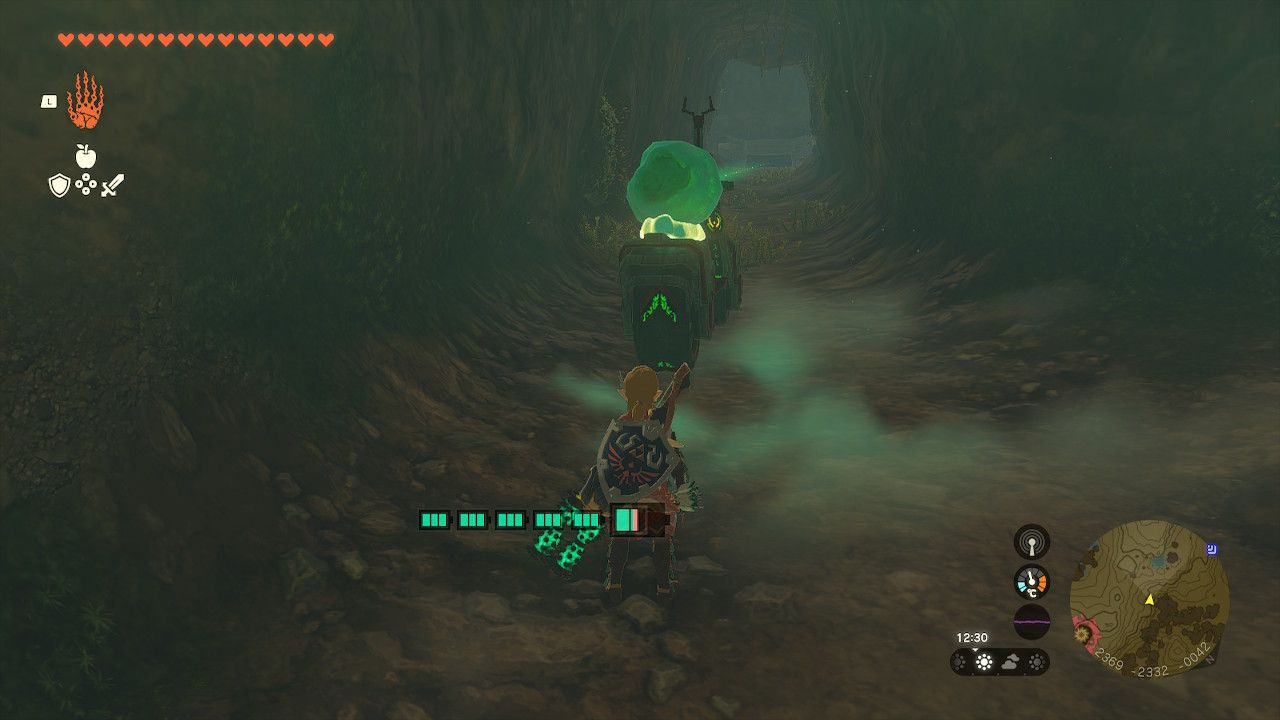Click the cloud weather icon next to the sun
Image resolution: width=1280 pixels, height=720 pixels.
[1010, 660]
